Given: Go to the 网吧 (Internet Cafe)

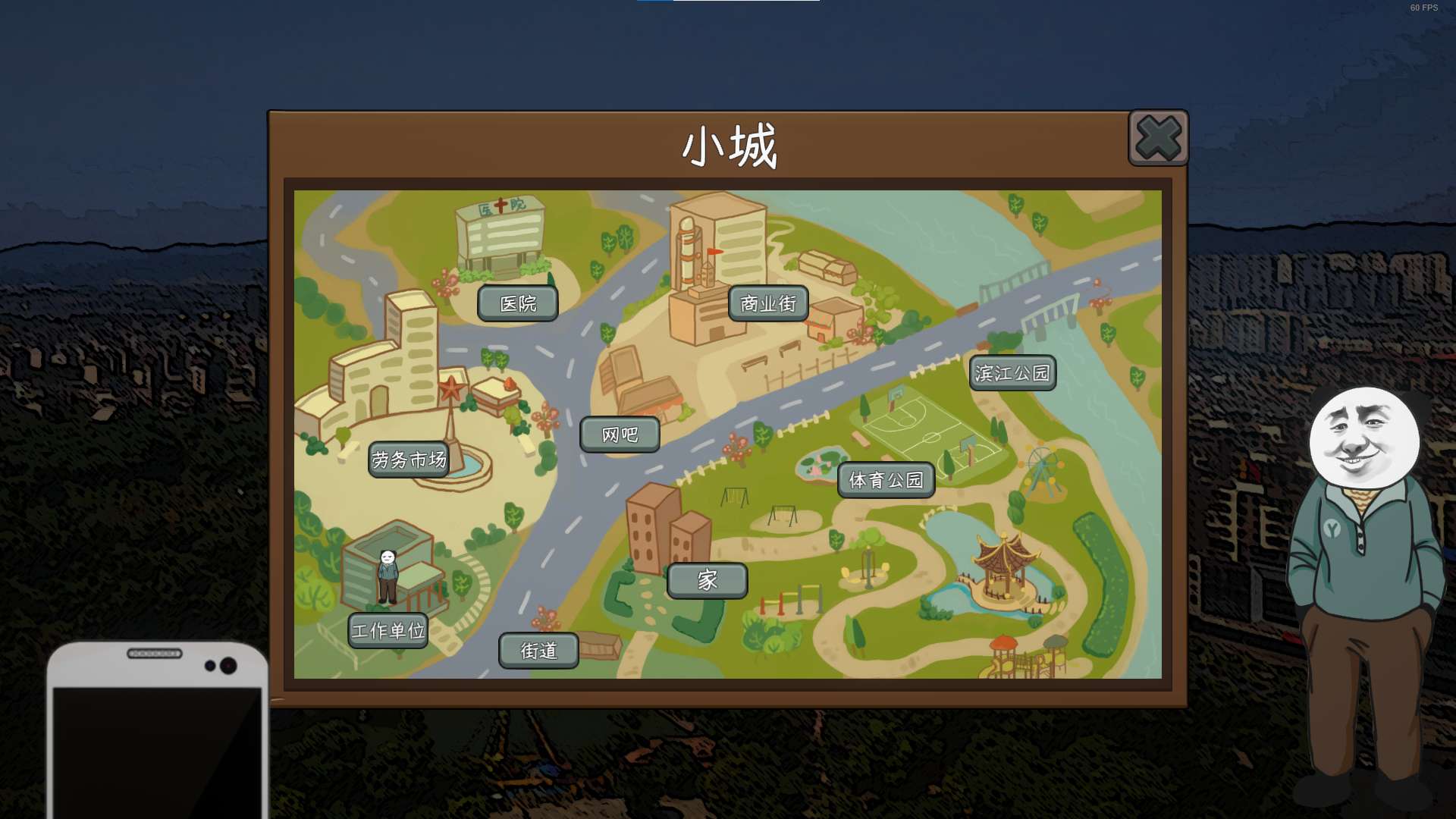Looking at the screenshot, I should coord(619,434).
